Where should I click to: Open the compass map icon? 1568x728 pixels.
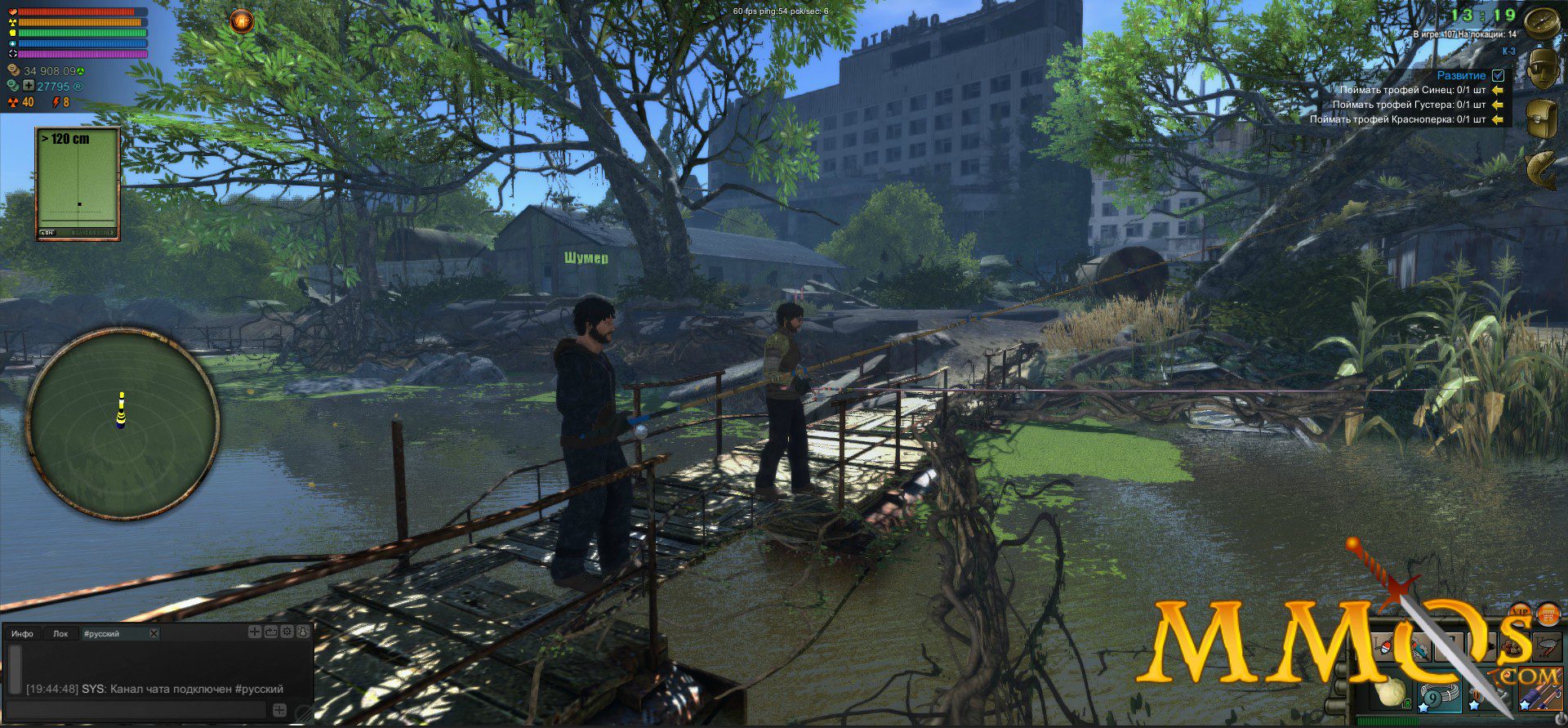1542,20
